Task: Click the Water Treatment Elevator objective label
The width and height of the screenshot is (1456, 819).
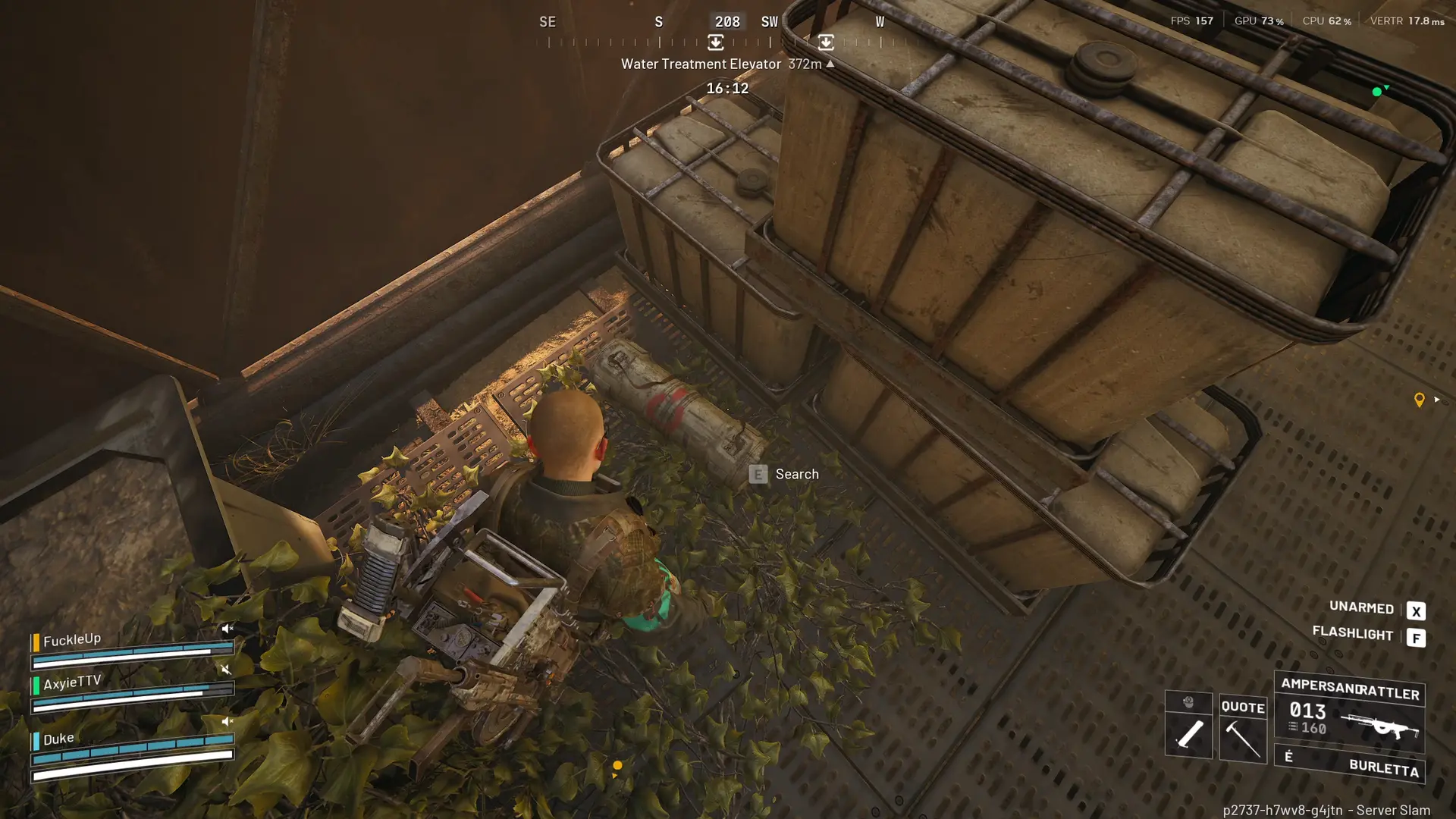Action: point(701,64)
